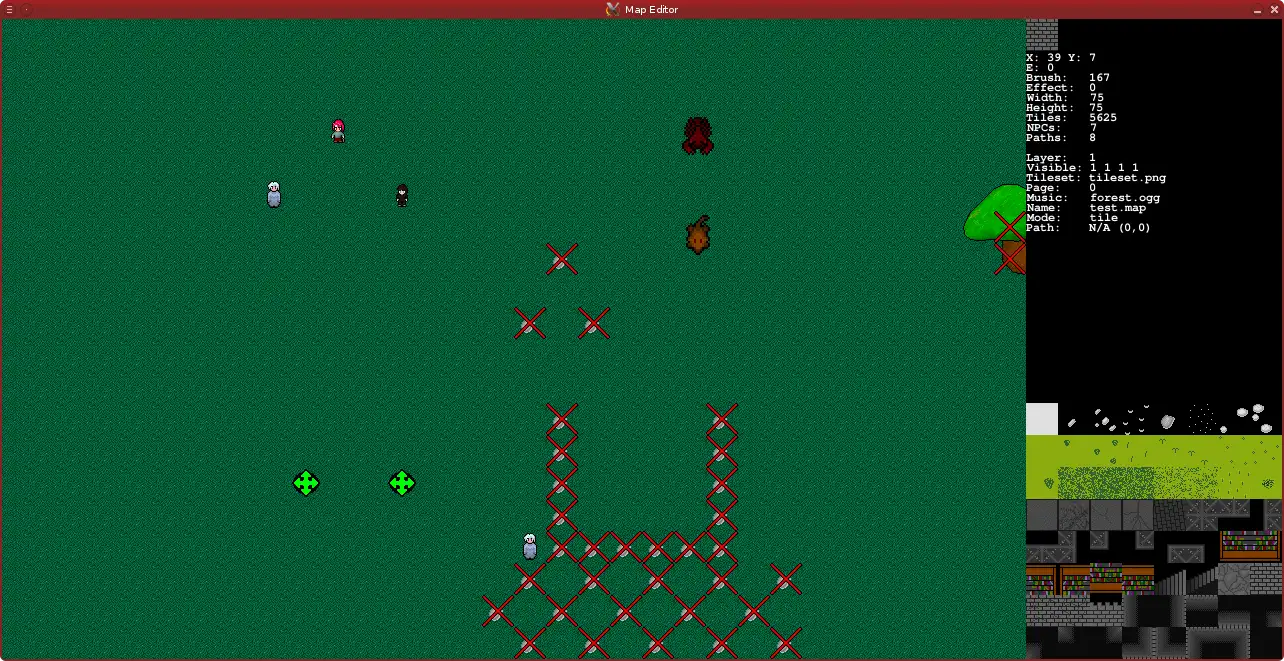Pick the single large gray rock tile

click(x=1167, y=421)
